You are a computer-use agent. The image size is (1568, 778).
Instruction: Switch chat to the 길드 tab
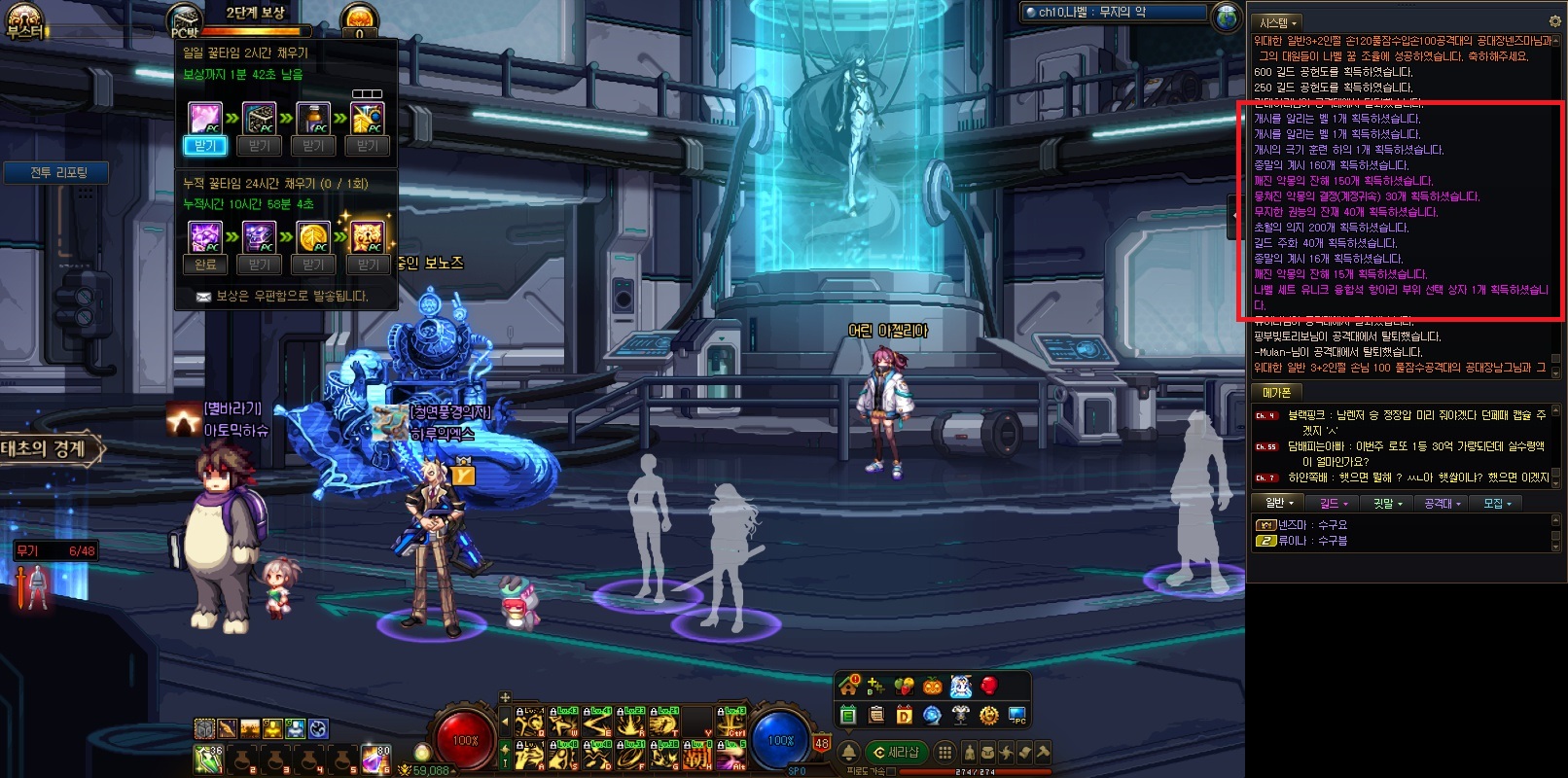pos(1333,504)
